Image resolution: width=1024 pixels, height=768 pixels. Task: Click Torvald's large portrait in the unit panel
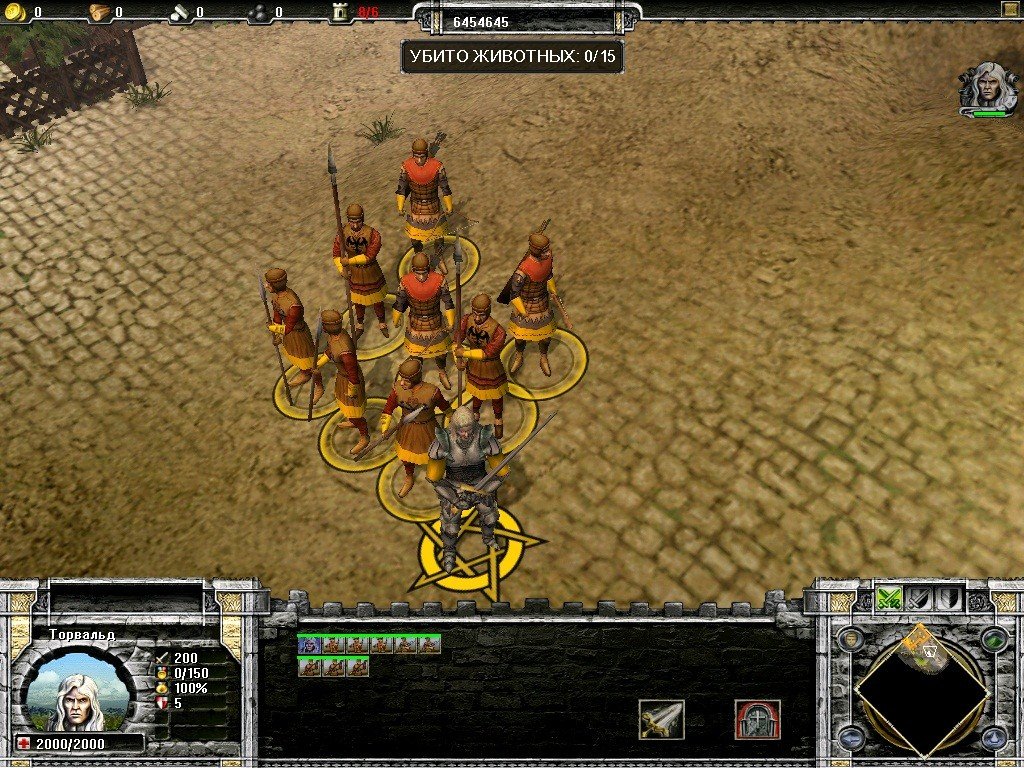click(x=75, y=693)
